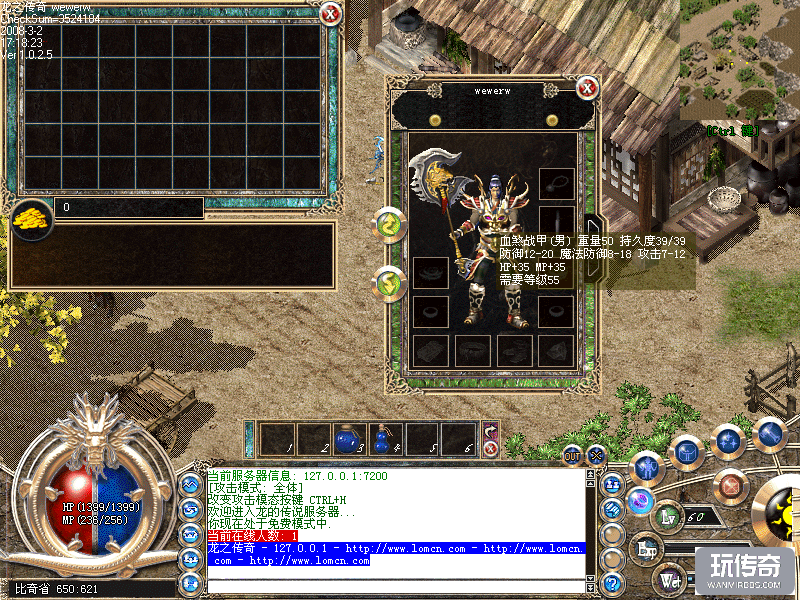This screenshot has width=800, height=600.
Task: Use the blue gourd potion in belt slot 4
Action: 383,438
